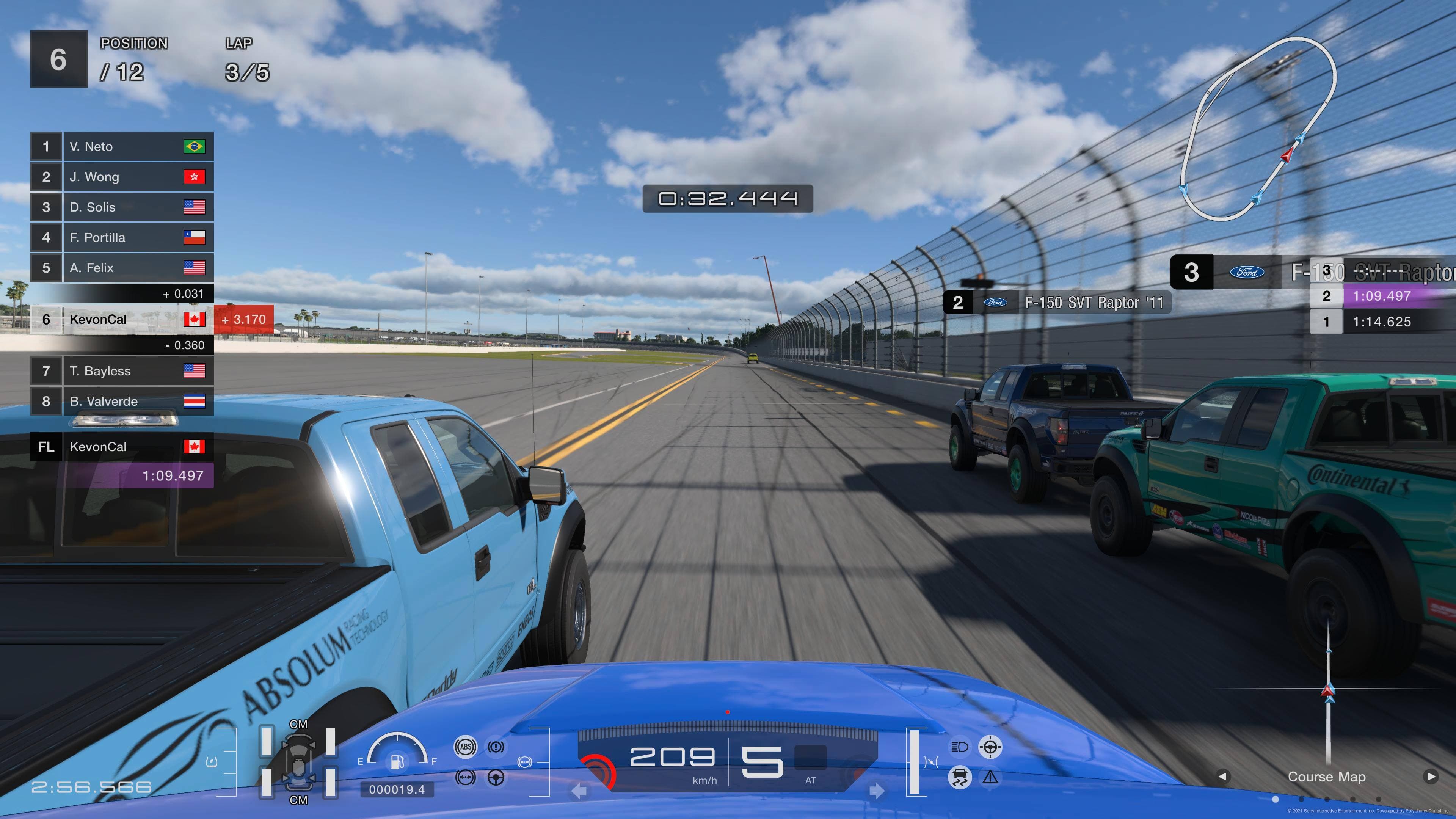Select the radar crosshair indicator icon
The image size is (1456, 819).
[990, 747]
